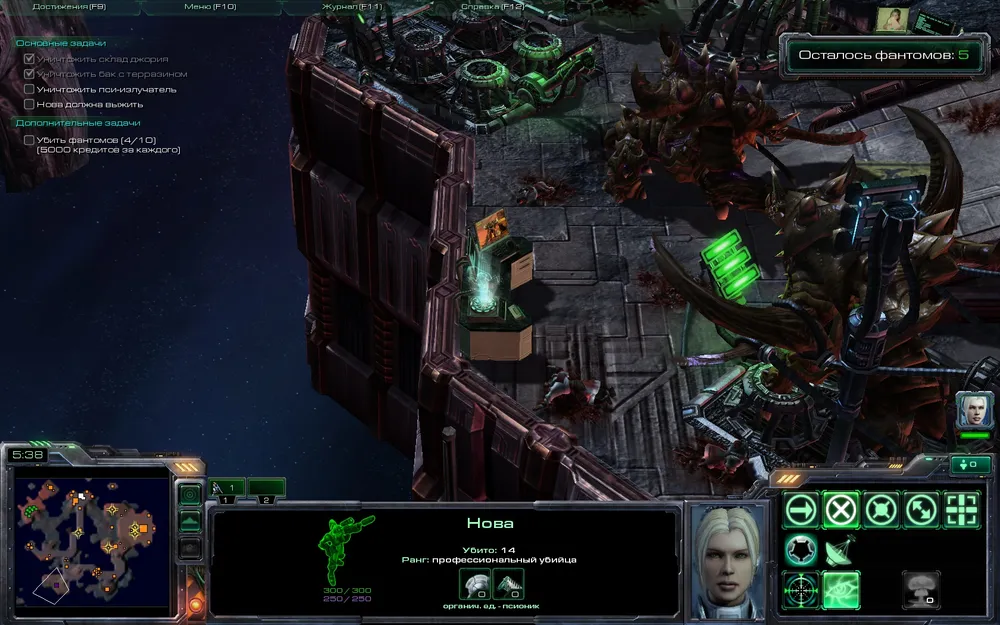Choose the Hold Position command
This screenshot has width=1000, height=625.
pos(881,510)
